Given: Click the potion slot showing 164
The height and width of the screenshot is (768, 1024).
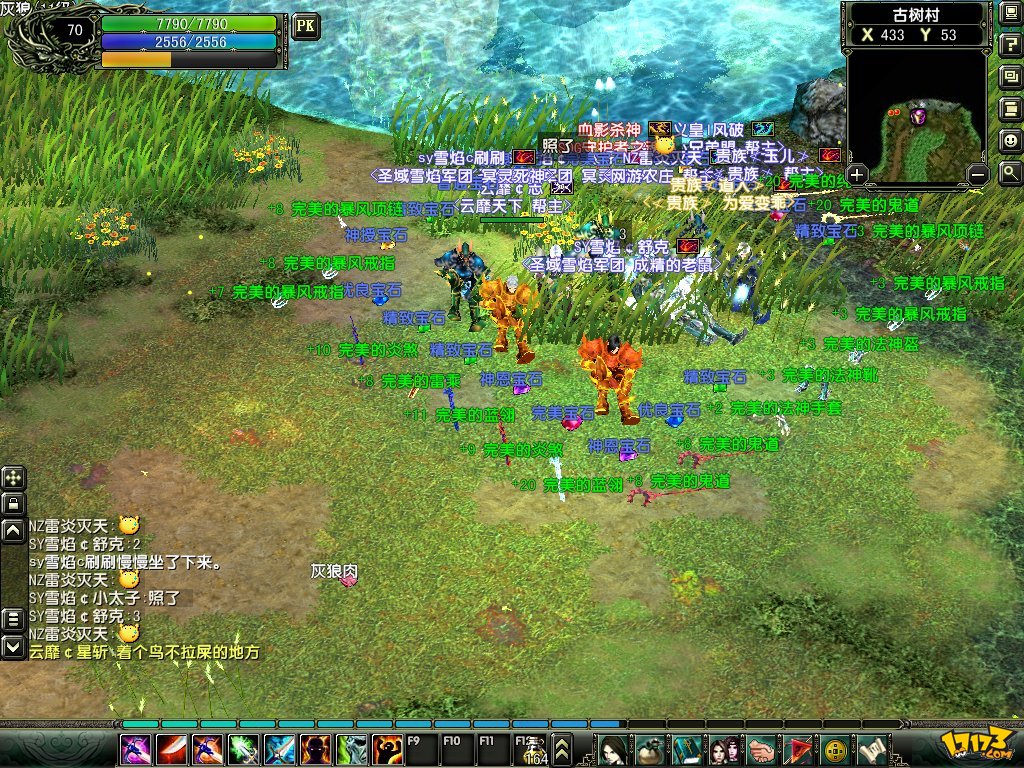Looking at the screenshot, I should [530, 750].
